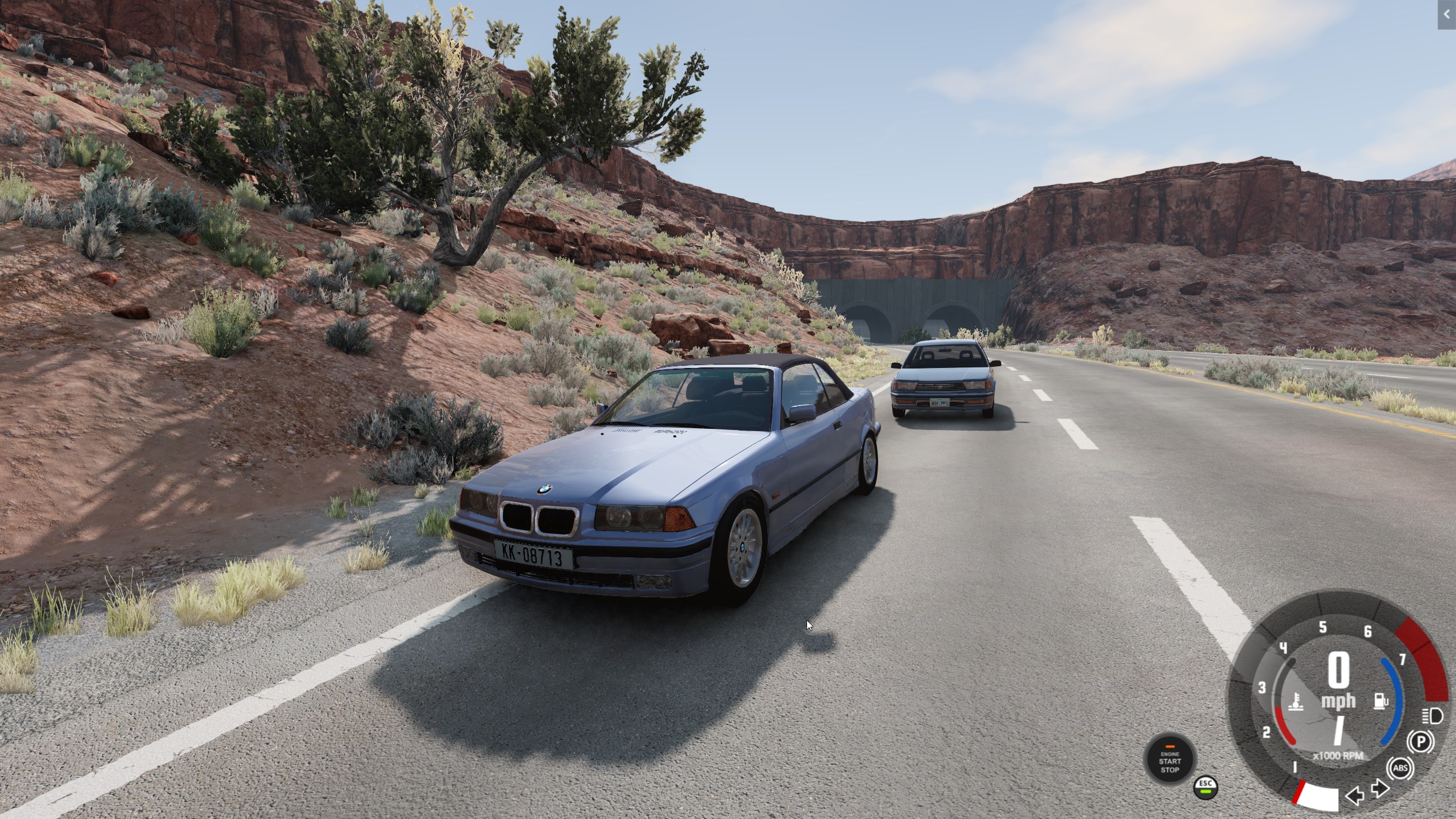The height and width of the screenshot is (819, 1456).
Task: Toggle the ABS indicator on the tachometer
Action: [x=1400, y=768]
